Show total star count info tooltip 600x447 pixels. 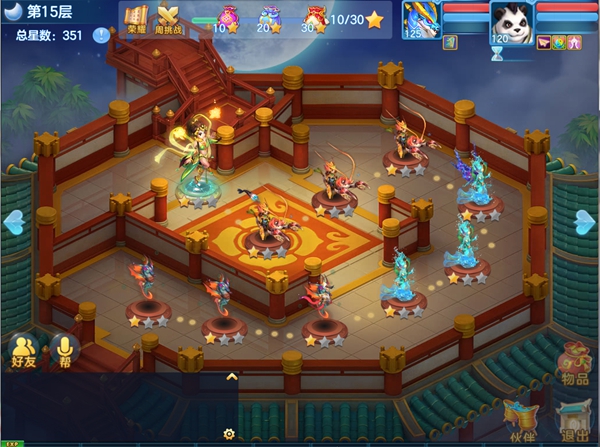click(101, 36)
